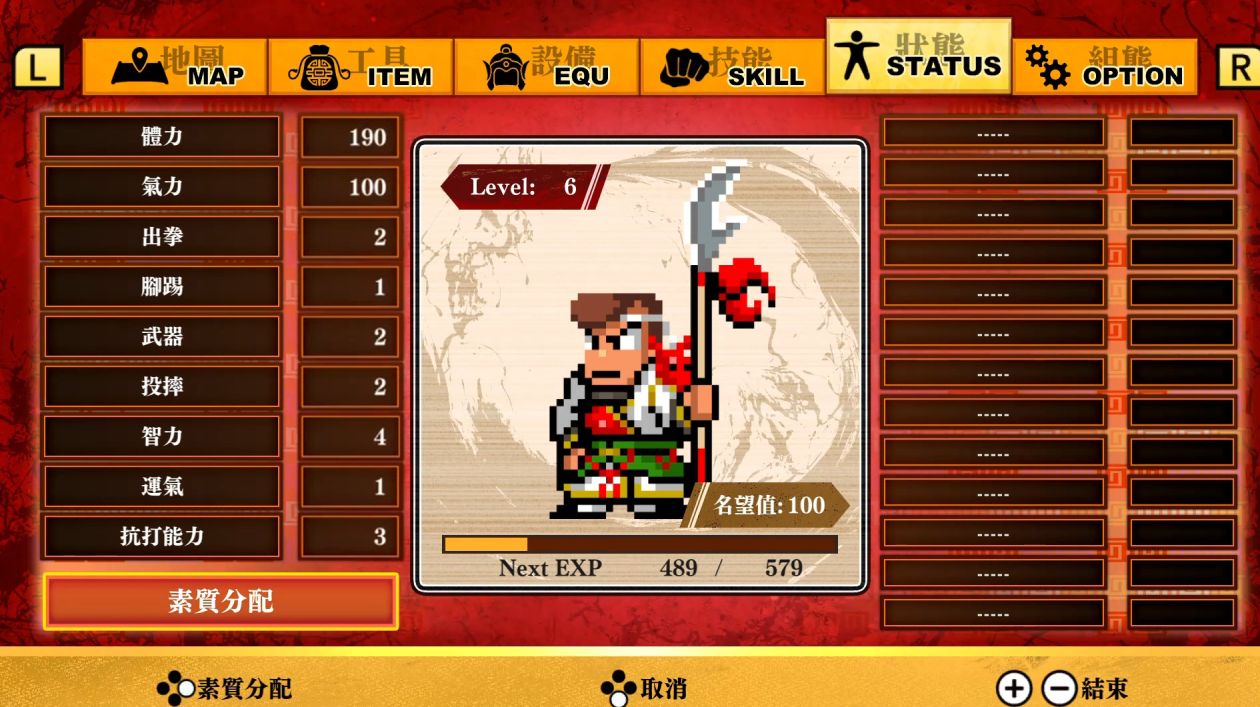Click the STATUS tab
1260x707 pixels.
point(918,57)
